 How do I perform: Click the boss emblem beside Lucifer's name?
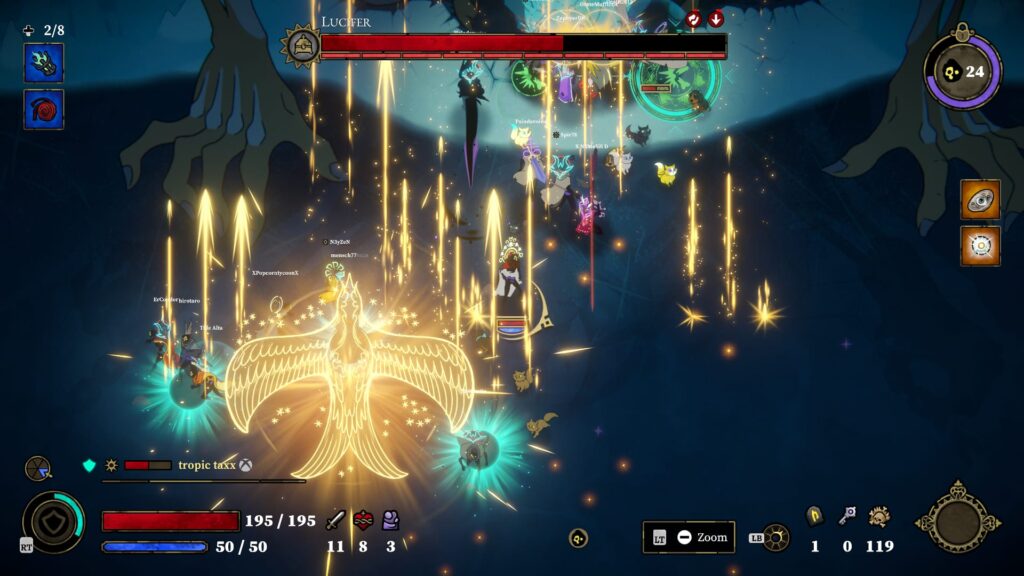[x=300, y=45]
